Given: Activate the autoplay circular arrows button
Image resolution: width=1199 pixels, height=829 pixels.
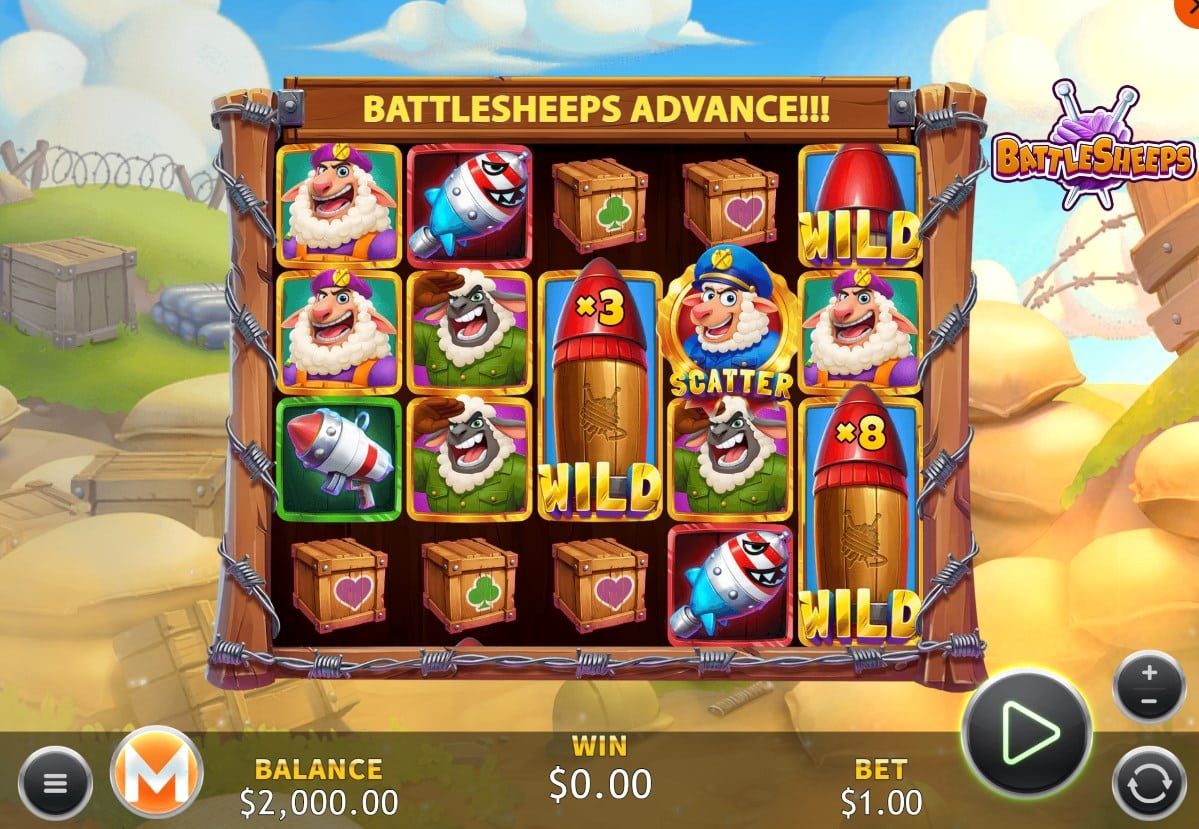Looking at the screenshot, I should tap(1148, 783).
